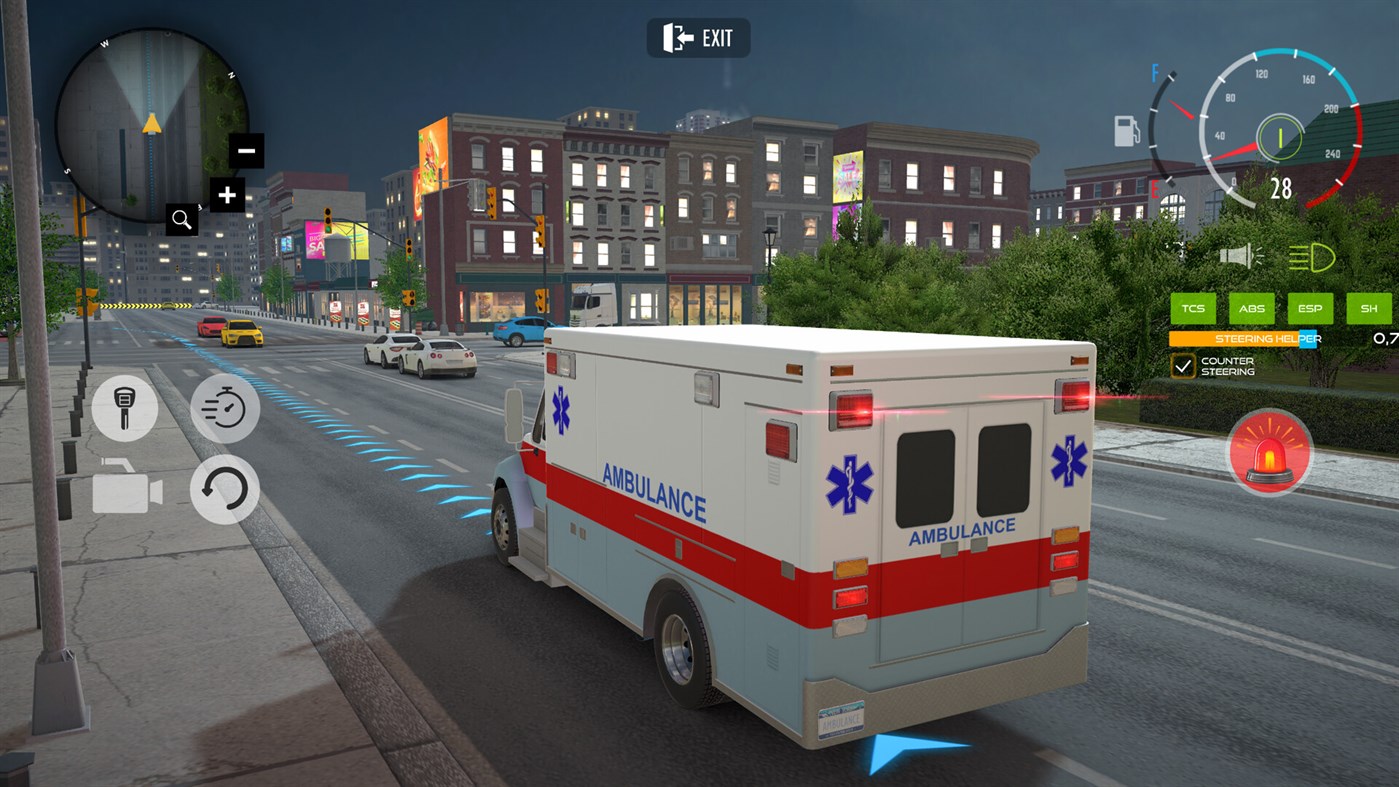Screen dimensions: 1399x787
Task: Click the Exit button at the top
Action: pos(698,37)
